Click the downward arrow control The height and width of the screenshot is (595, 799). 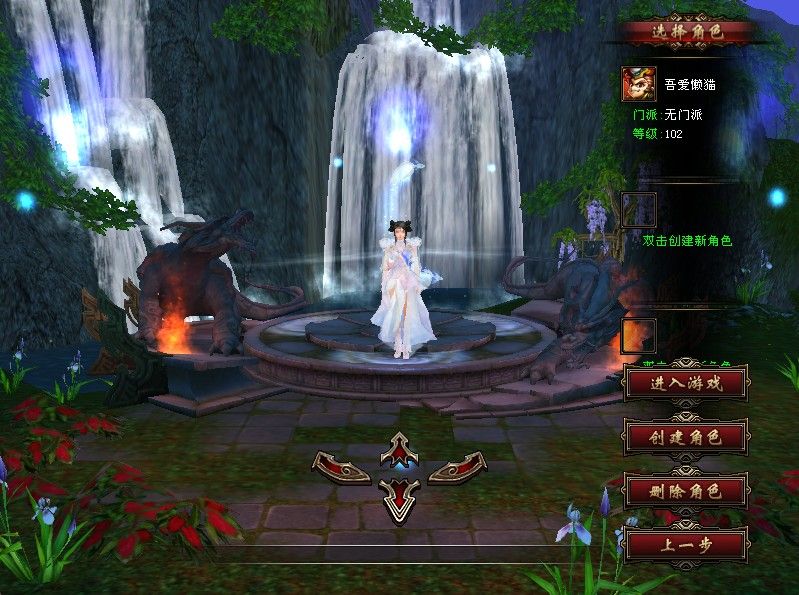pyautogui.click(x=400, y=497)
